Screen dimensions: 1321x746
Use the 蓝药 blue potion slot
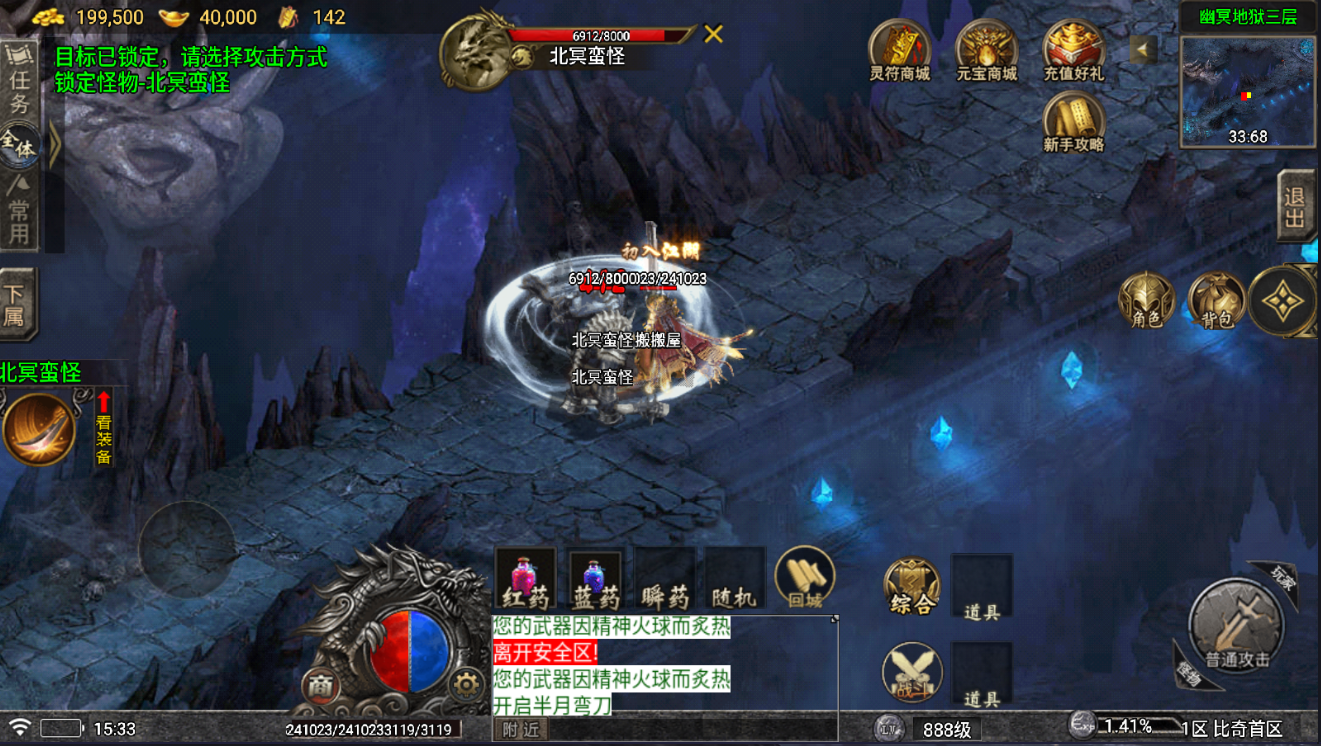pos(596,579)
